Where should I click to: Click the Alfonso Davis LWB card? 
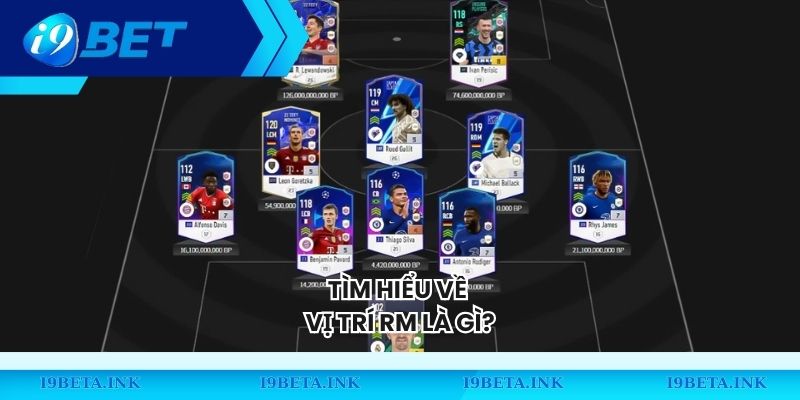coord(204,197)
